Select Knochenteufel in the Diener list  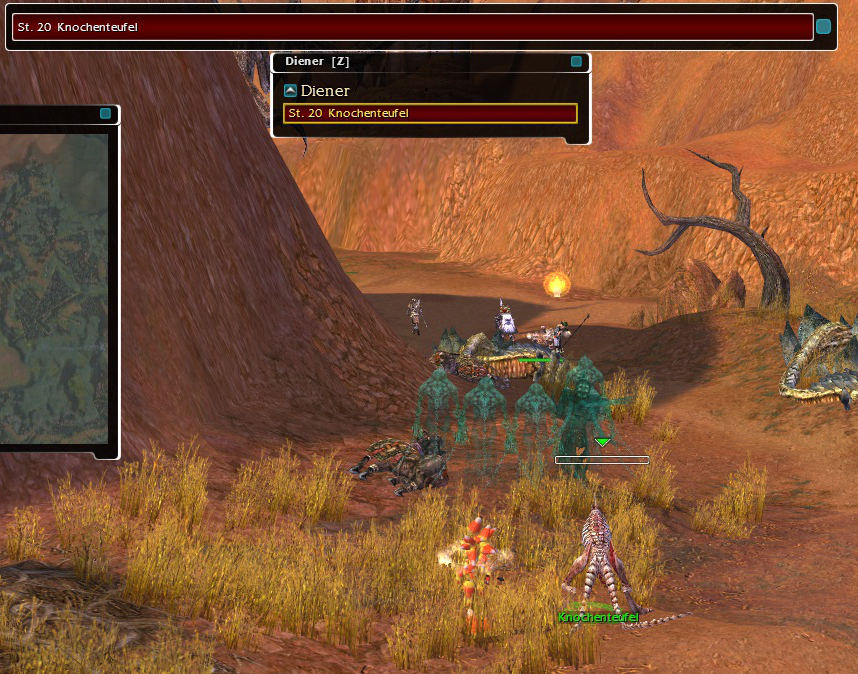(x=430, y=113)
